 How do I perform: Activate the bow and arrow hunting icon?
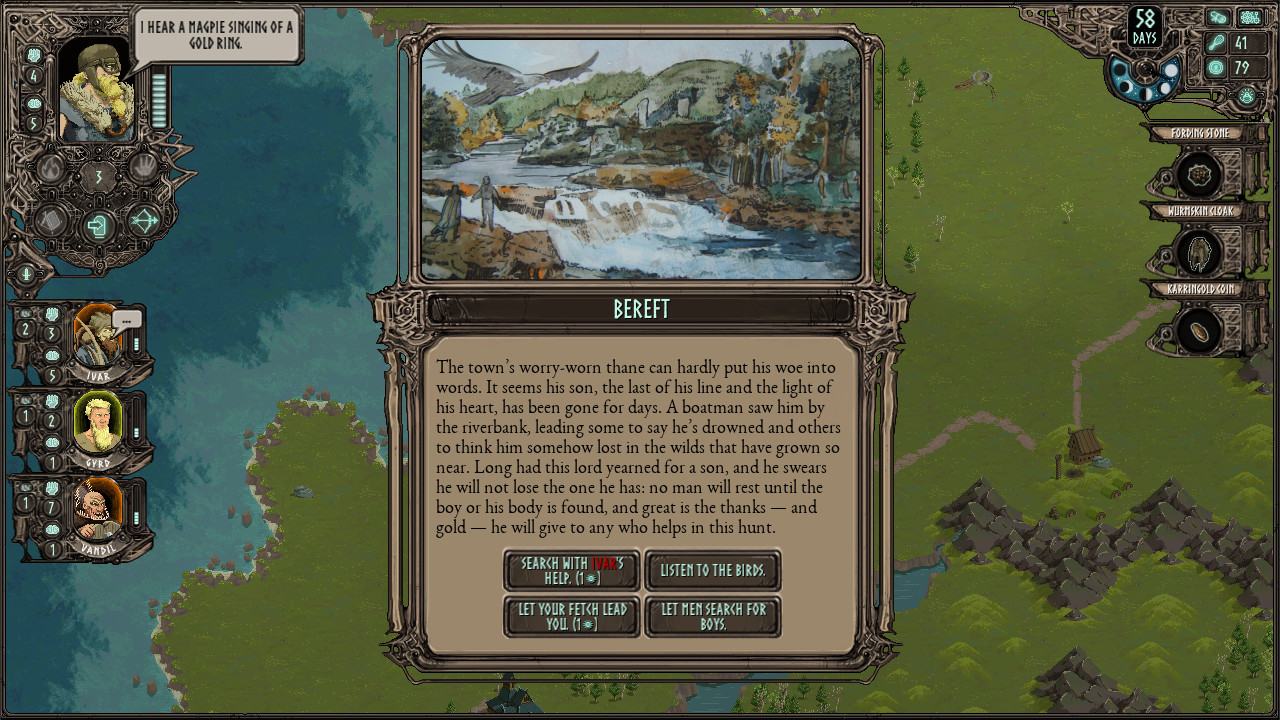(x=144, y=220)
